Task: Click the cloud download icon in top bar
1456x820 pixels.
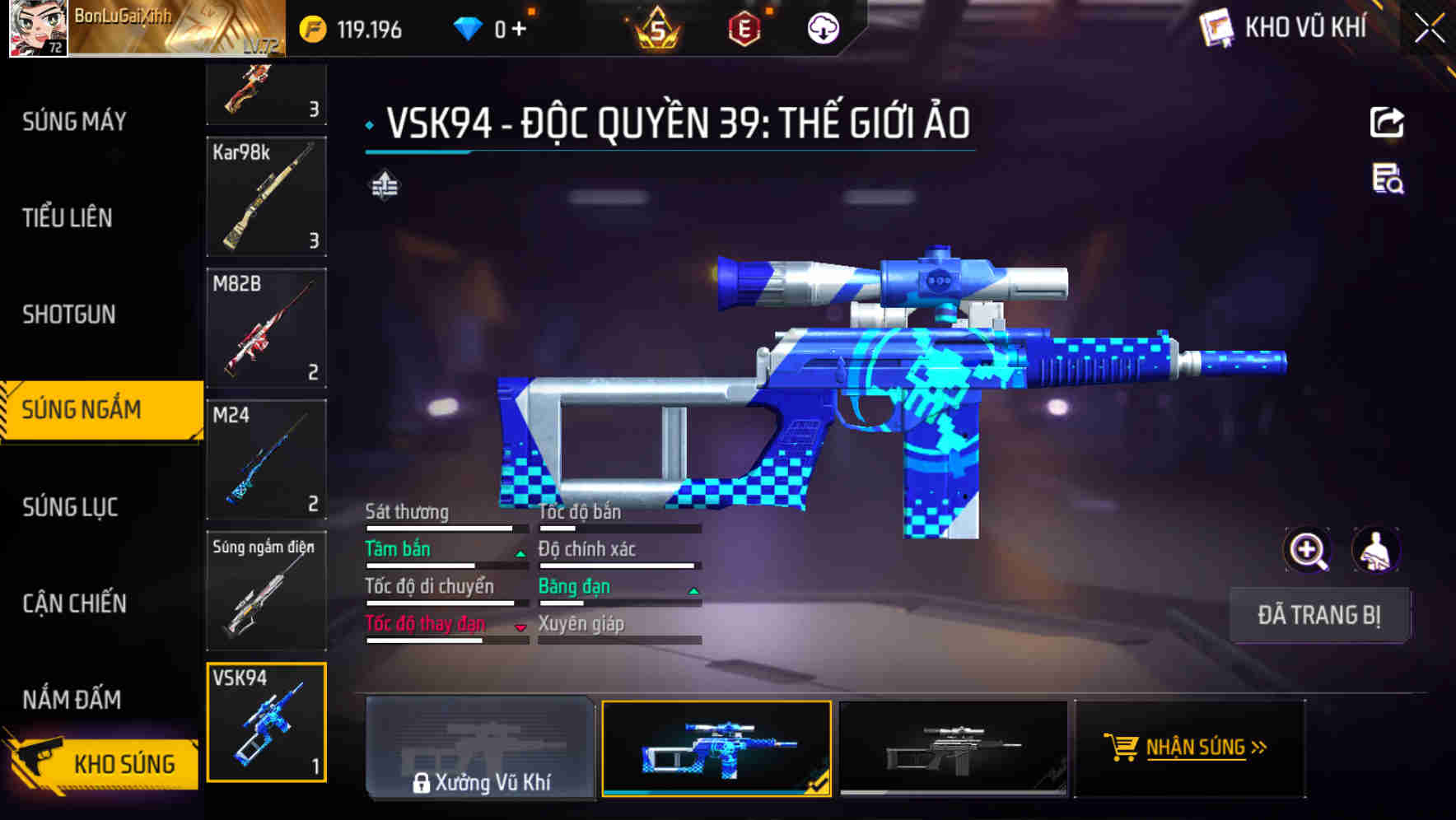Action: coord(822,27)
